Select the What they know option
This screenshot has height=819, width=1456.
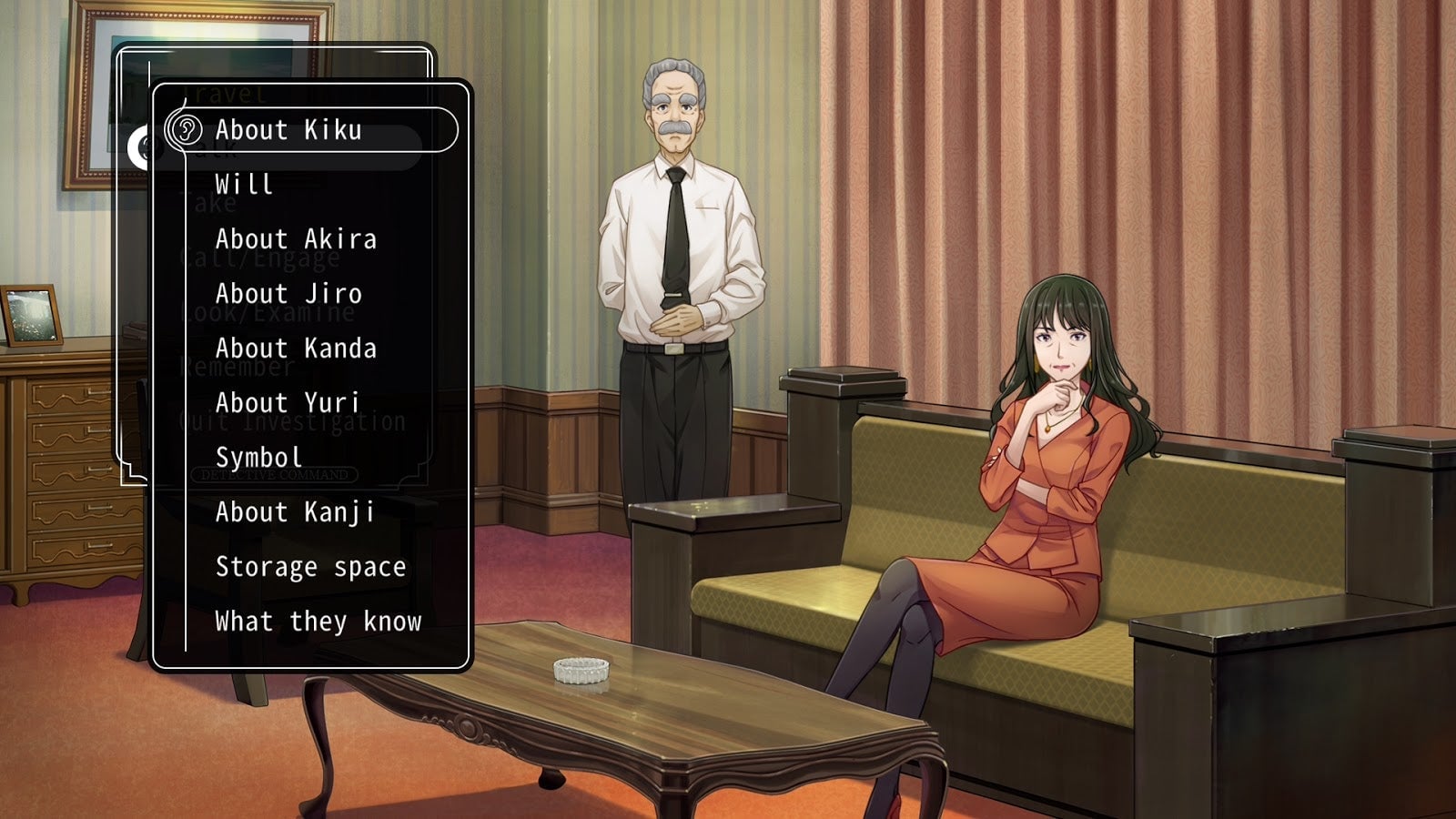[318, 622]
